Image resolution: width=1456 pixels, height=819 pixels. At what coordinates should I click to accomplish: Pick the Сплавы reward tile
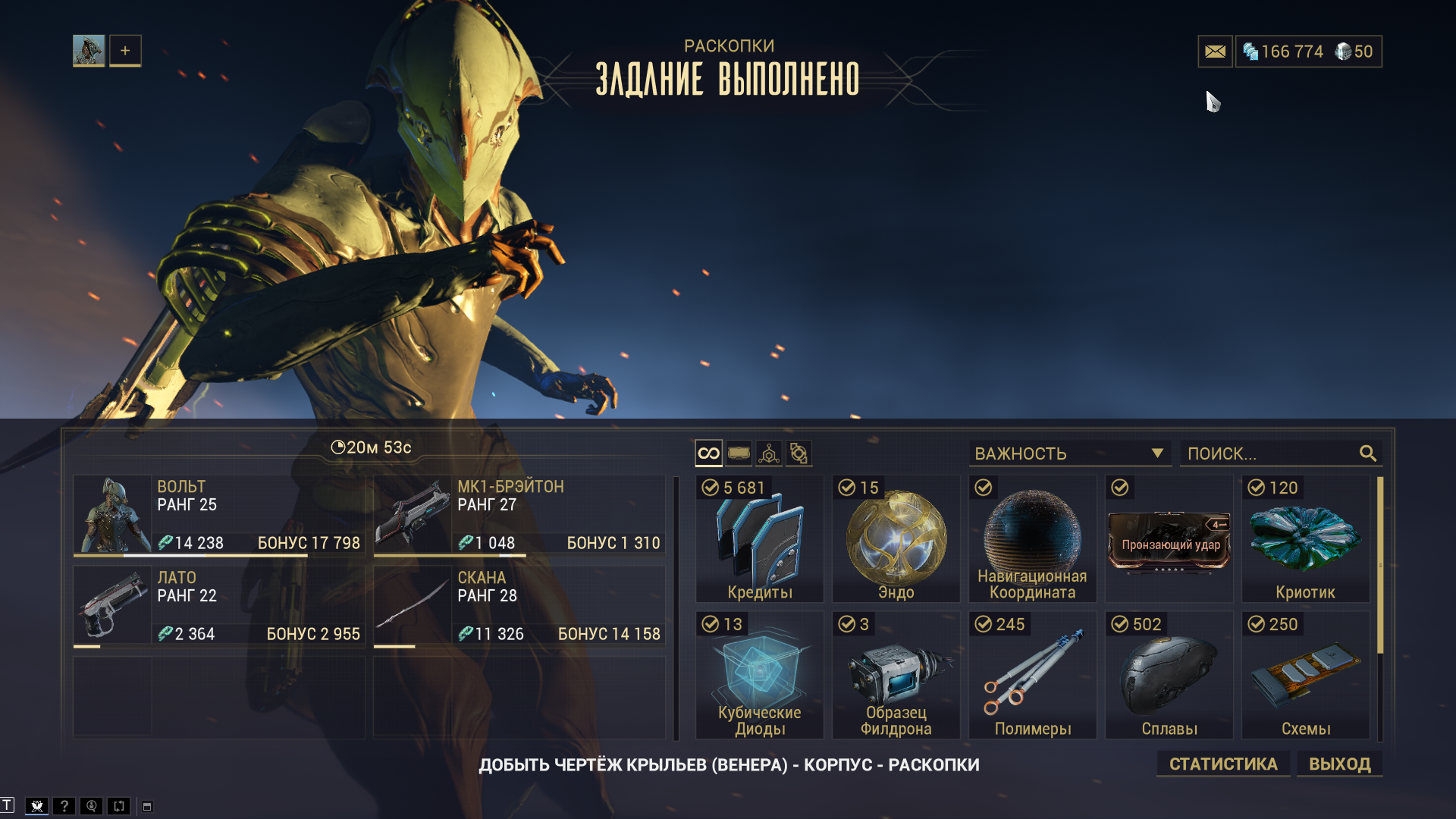pos(1169,676)
